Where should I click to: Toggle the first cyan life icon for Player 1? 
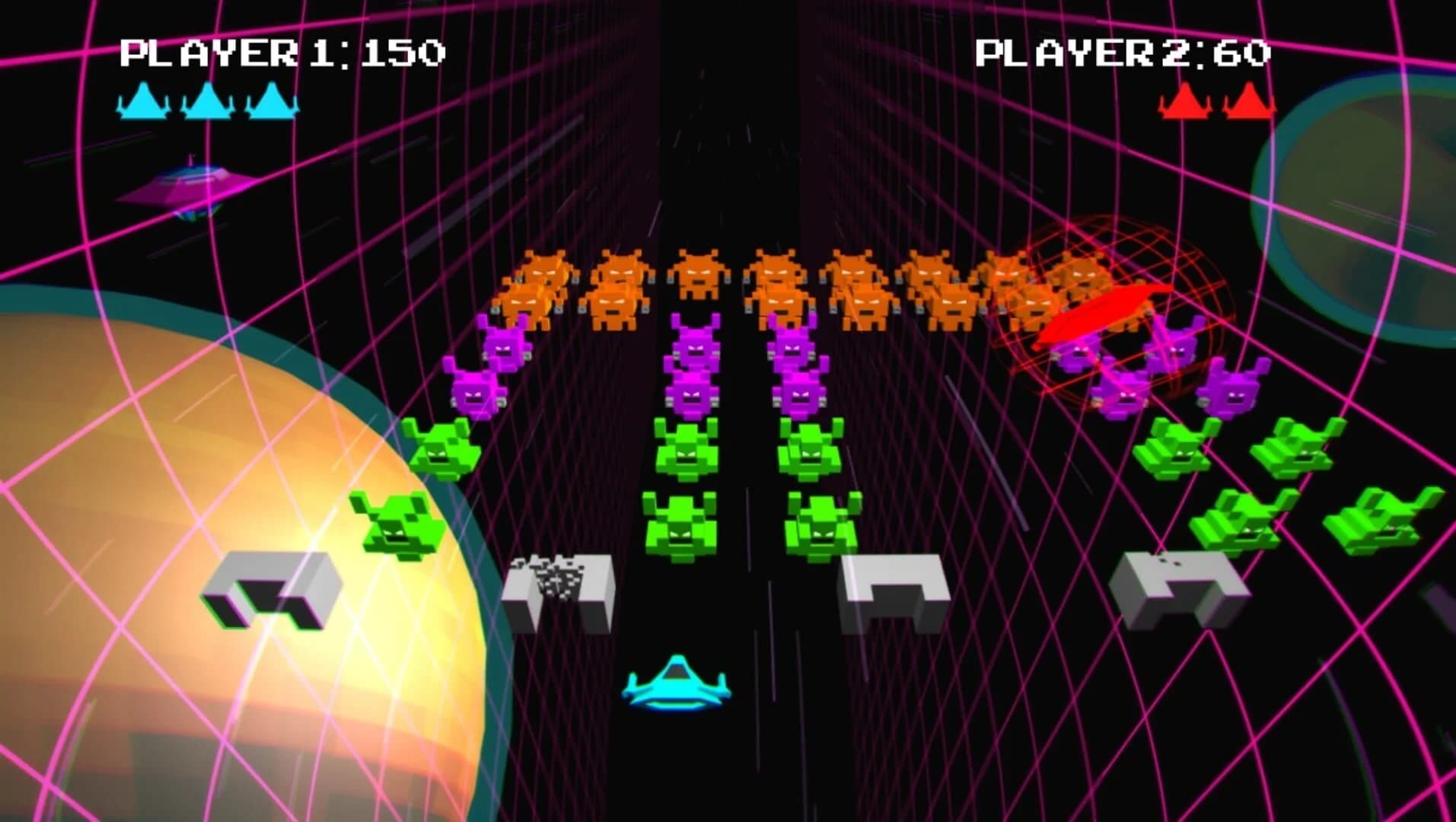pos(145,103)
